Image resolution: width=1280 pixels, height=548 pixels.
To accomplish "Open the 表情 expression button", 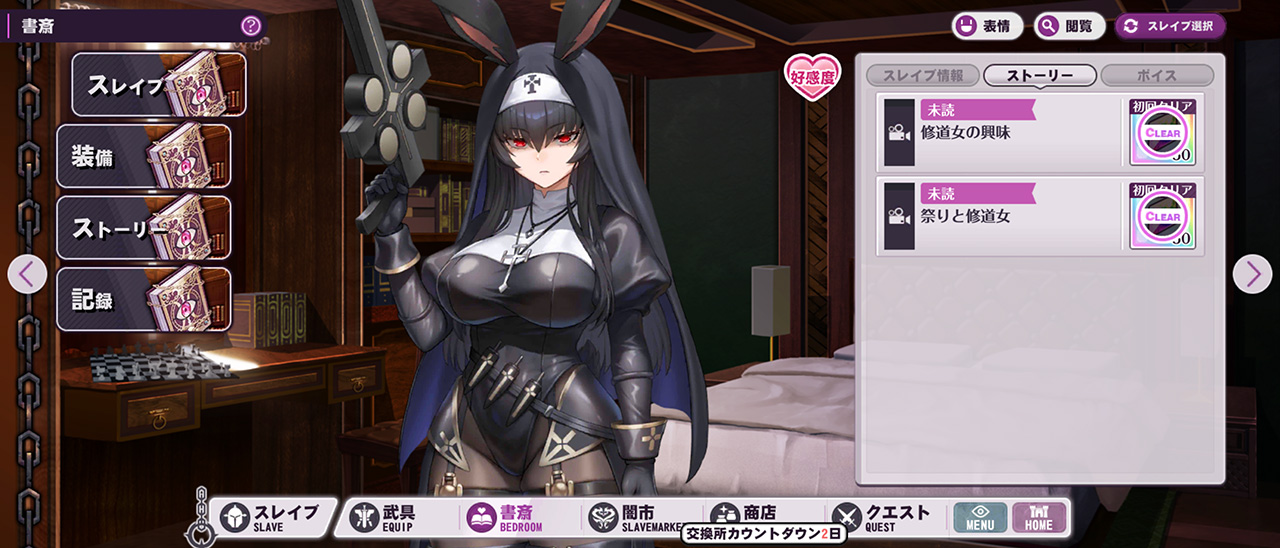I will tap(986, 26).
